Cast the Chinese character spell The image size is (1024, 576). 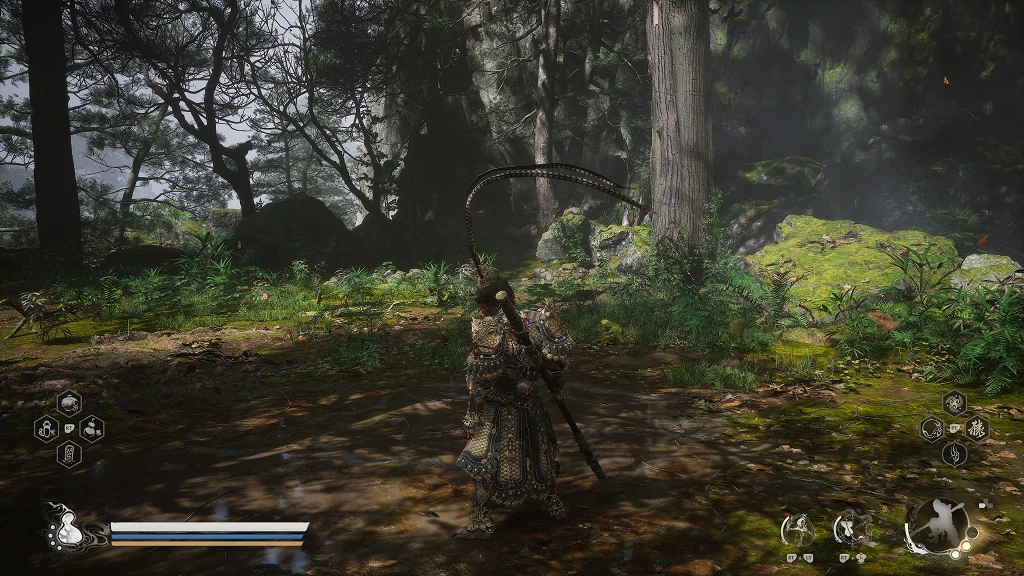click(x=977, y=430)
